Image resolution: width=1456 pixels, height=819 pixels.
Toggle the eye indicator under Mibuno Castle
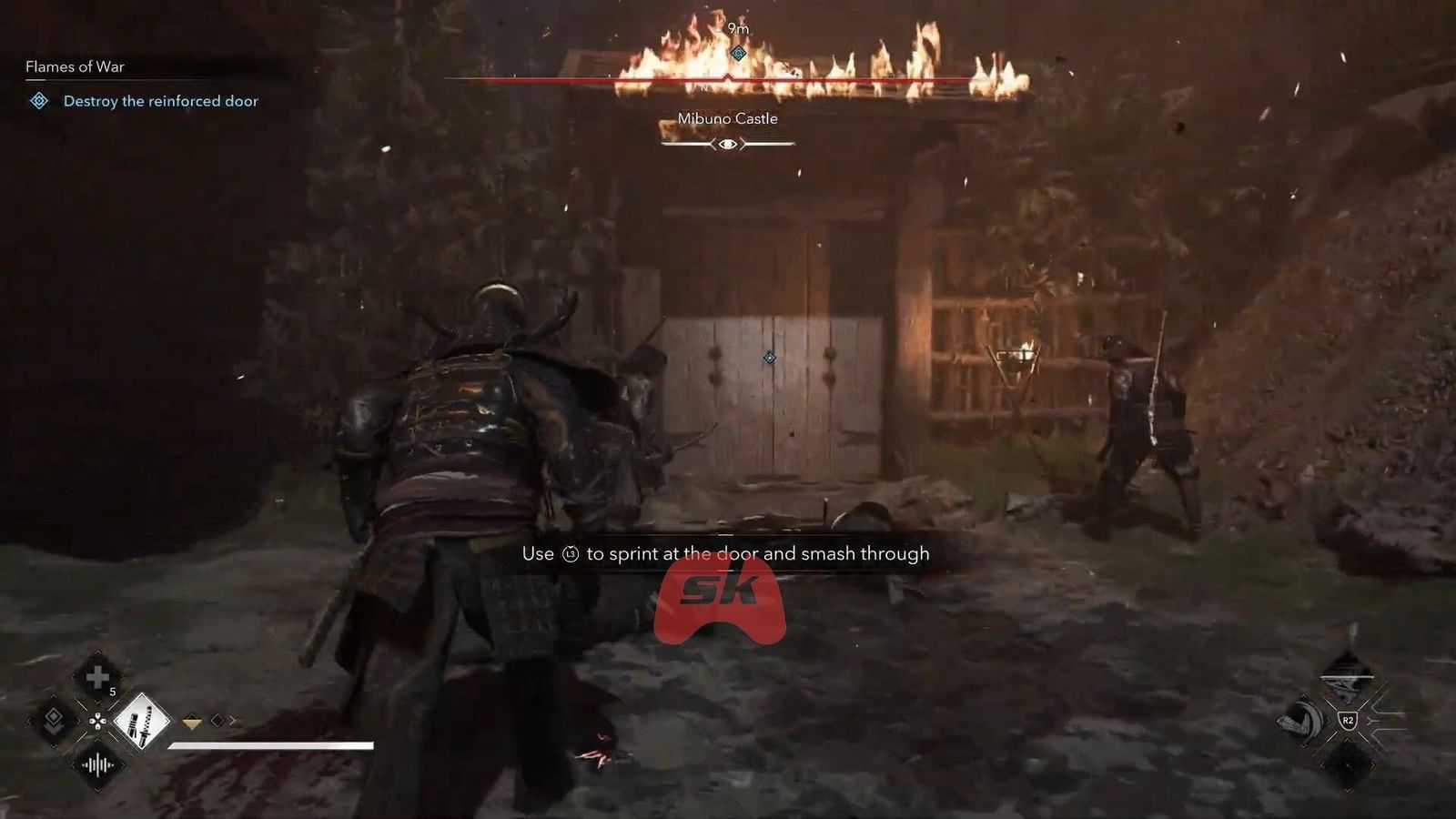[728, 143]
